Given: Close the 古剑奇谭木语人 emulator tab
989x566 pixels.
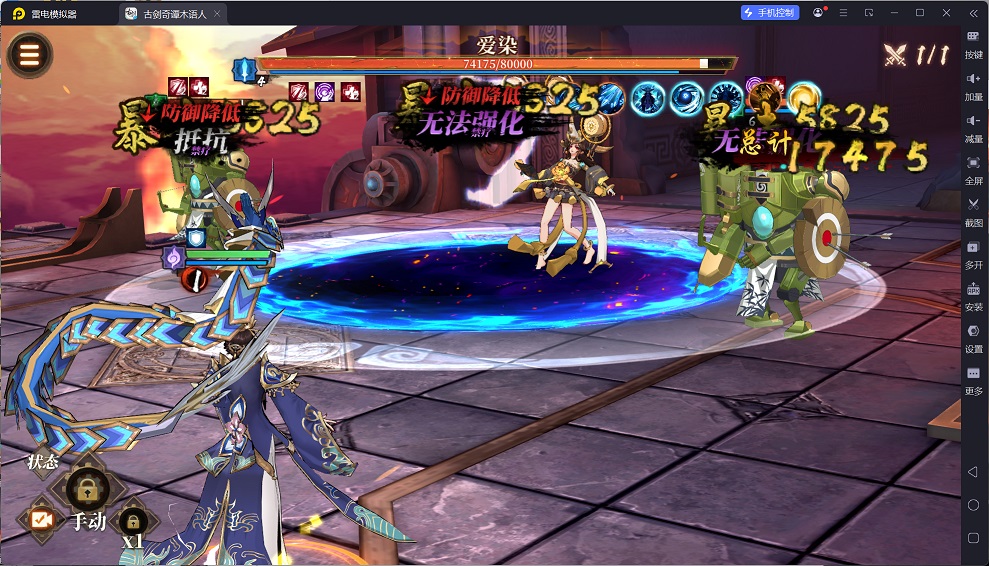Looking at the screenshot, I should click(x=218, y=13).
